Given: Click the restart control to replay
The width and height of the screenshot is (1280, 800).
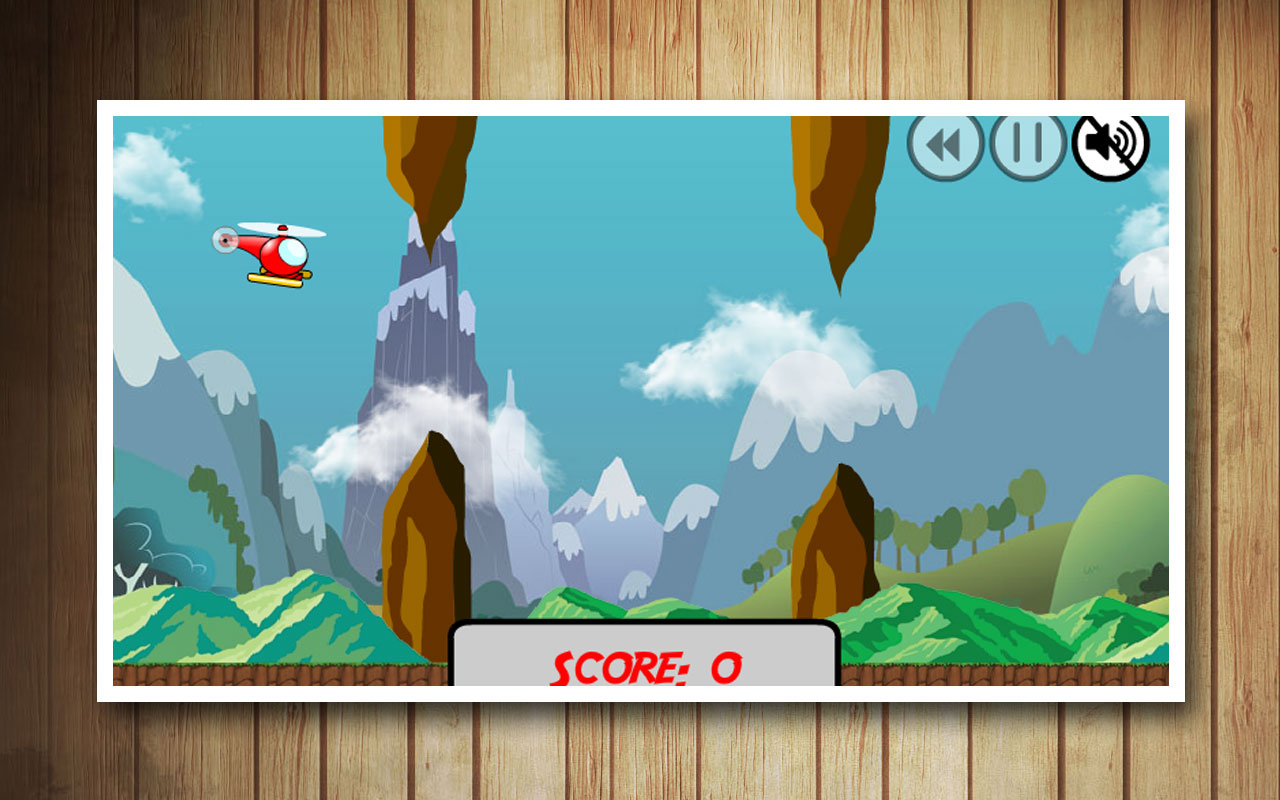Looking at the screenshot, I should (x=948, y=146).
